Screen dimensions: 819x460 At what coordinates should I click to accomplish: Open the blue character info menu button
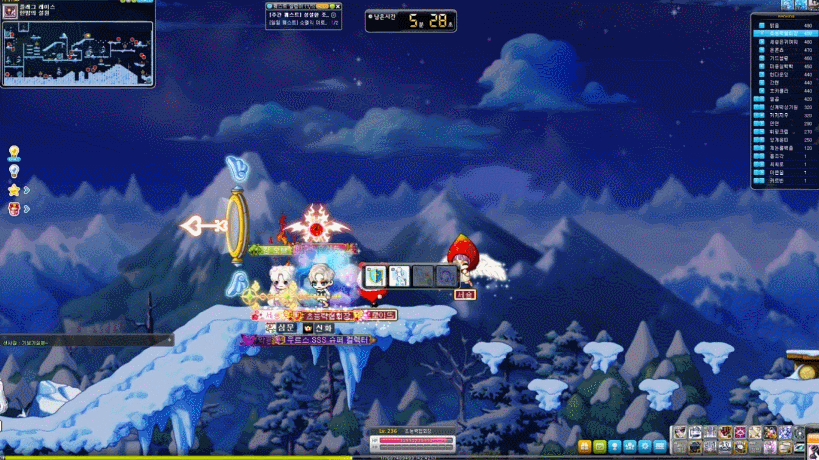tap(615, 445)
